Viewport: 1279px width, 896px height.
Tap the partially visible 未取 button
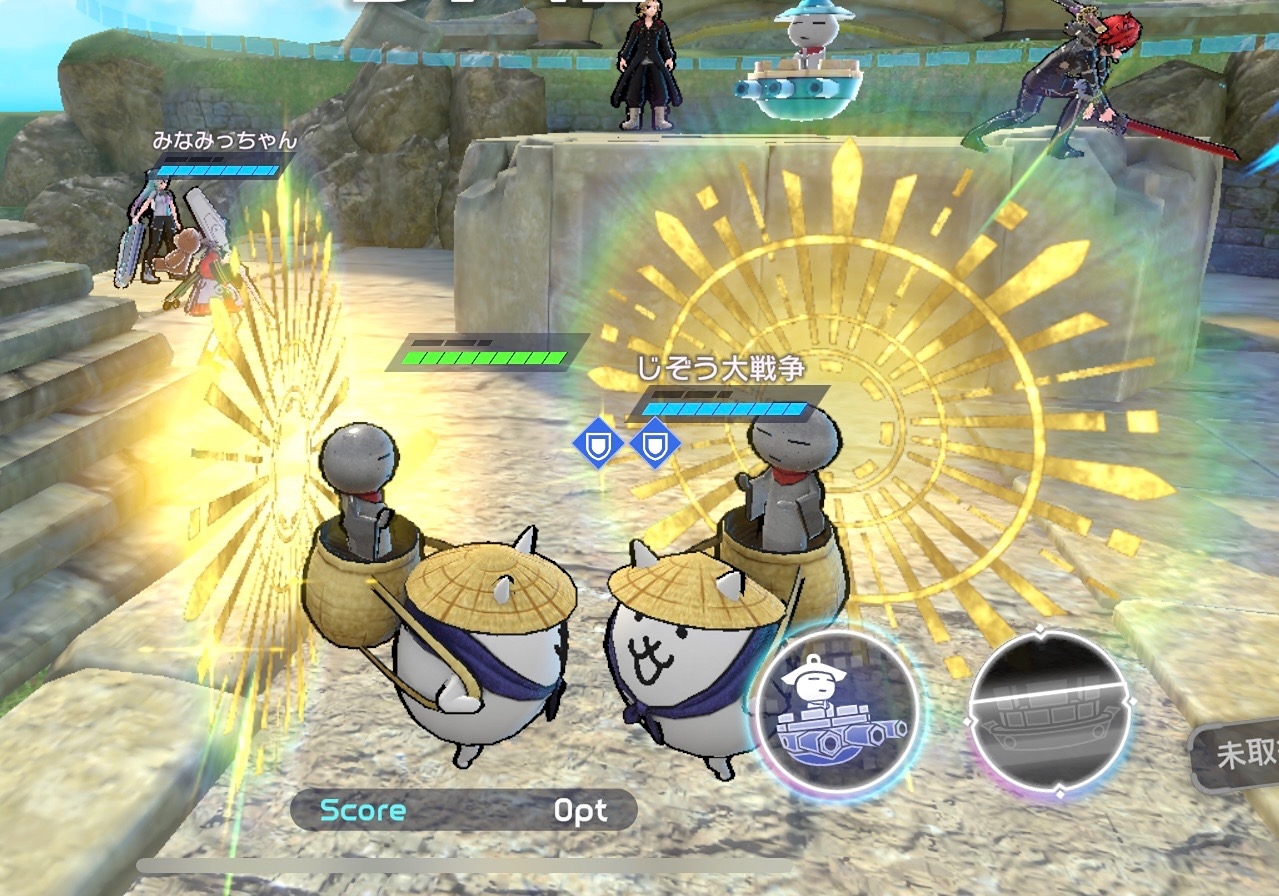(1240, 756)
